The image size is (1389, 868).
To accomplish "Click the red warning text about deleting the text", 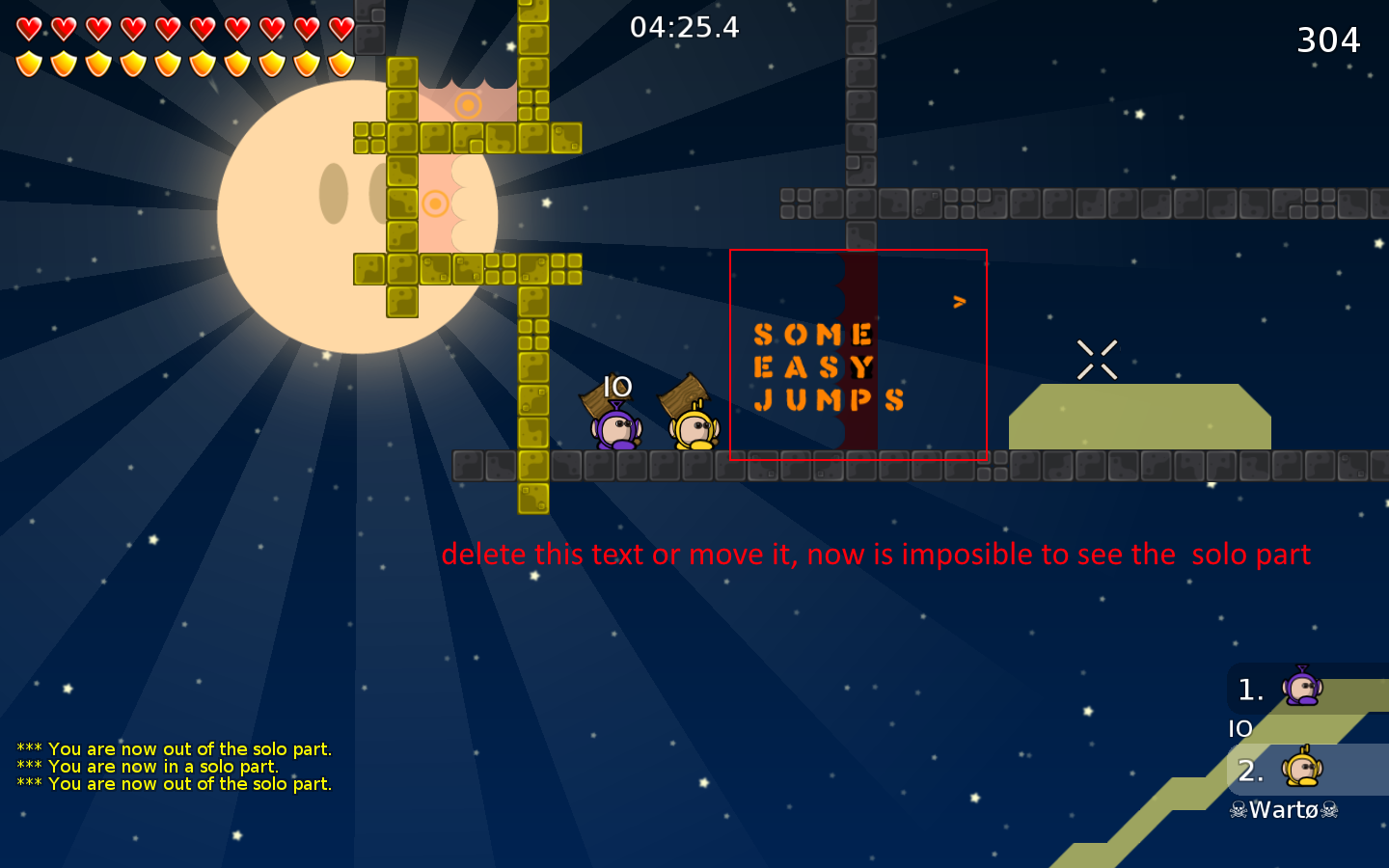I will click(876, 555).
